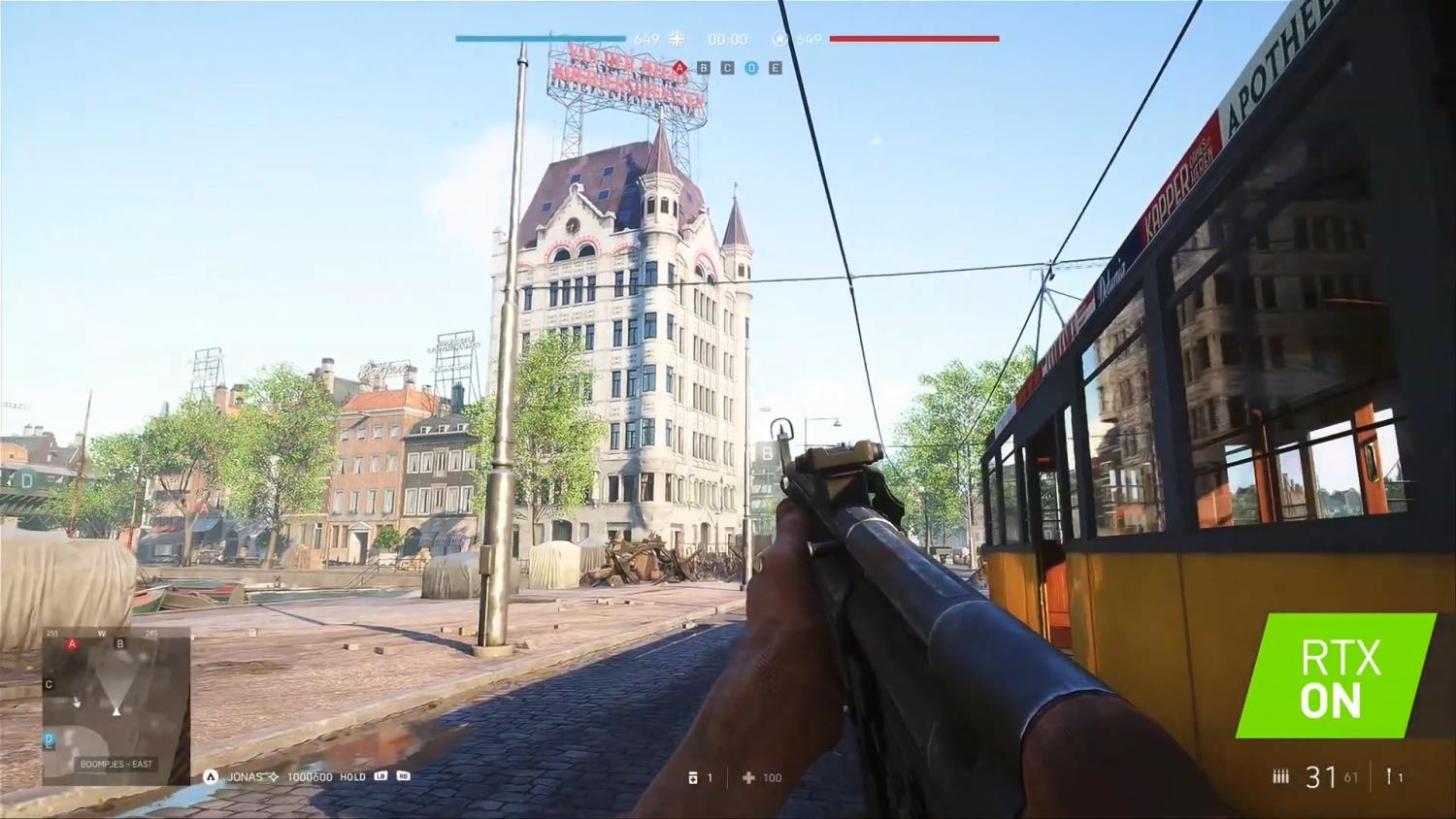The image size is (1456, 819).
Task: Pick the blue objective D in the top row
Action: [x=751, y=68]
